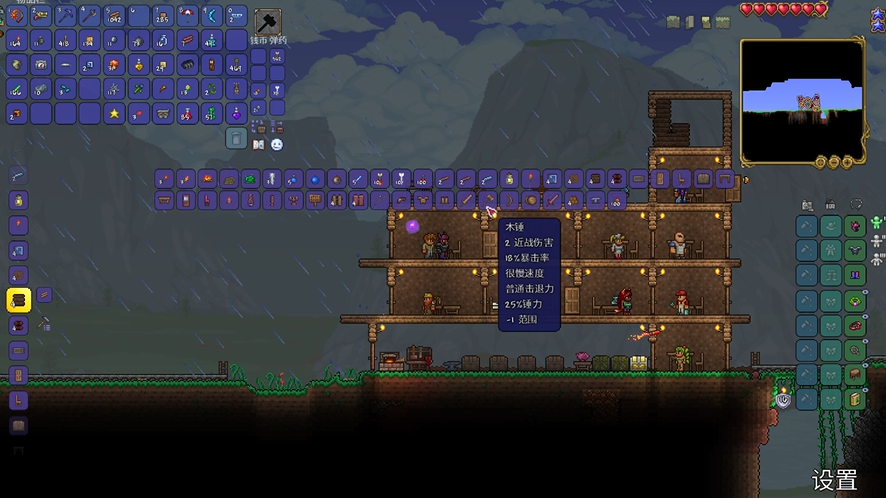
Task: Select the highlighted yellow crafting recipe
Action: point(18,298)
